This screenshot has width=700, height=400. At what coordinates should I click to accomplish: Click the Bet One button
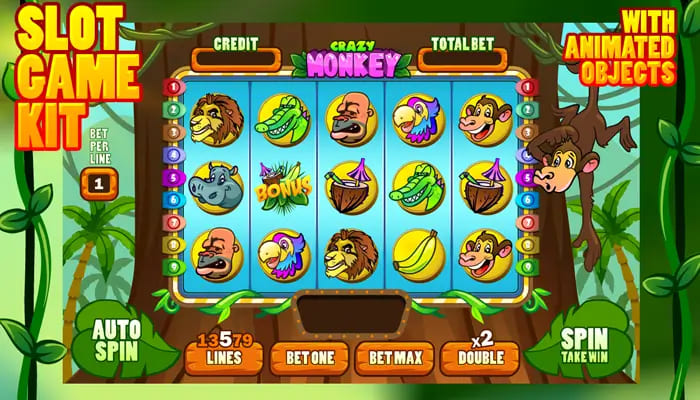[x=309, y=356]
